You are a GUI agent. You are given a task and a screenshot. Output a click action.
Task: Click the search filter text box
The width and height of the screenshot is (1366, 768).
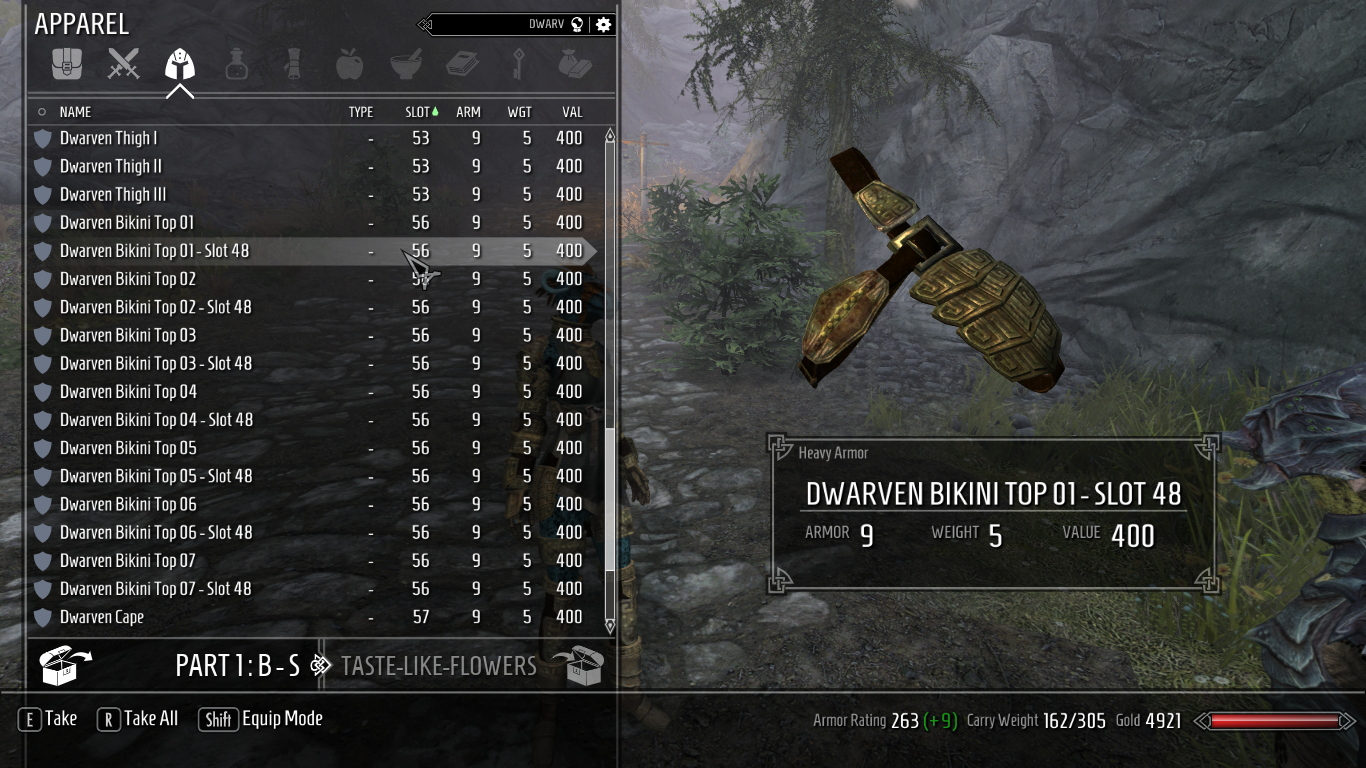tap(500, 24)
